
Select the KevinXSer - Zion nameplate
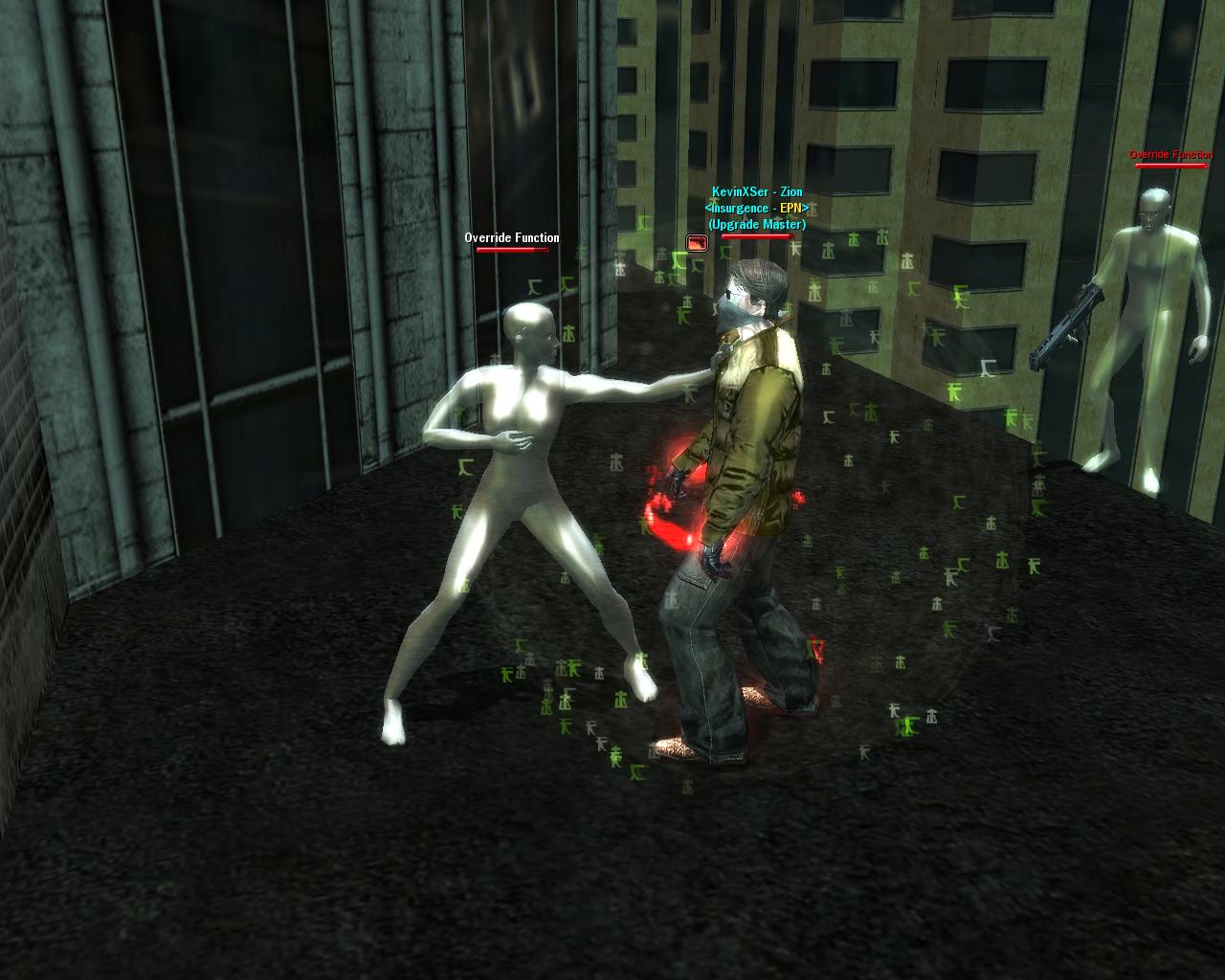757,192
